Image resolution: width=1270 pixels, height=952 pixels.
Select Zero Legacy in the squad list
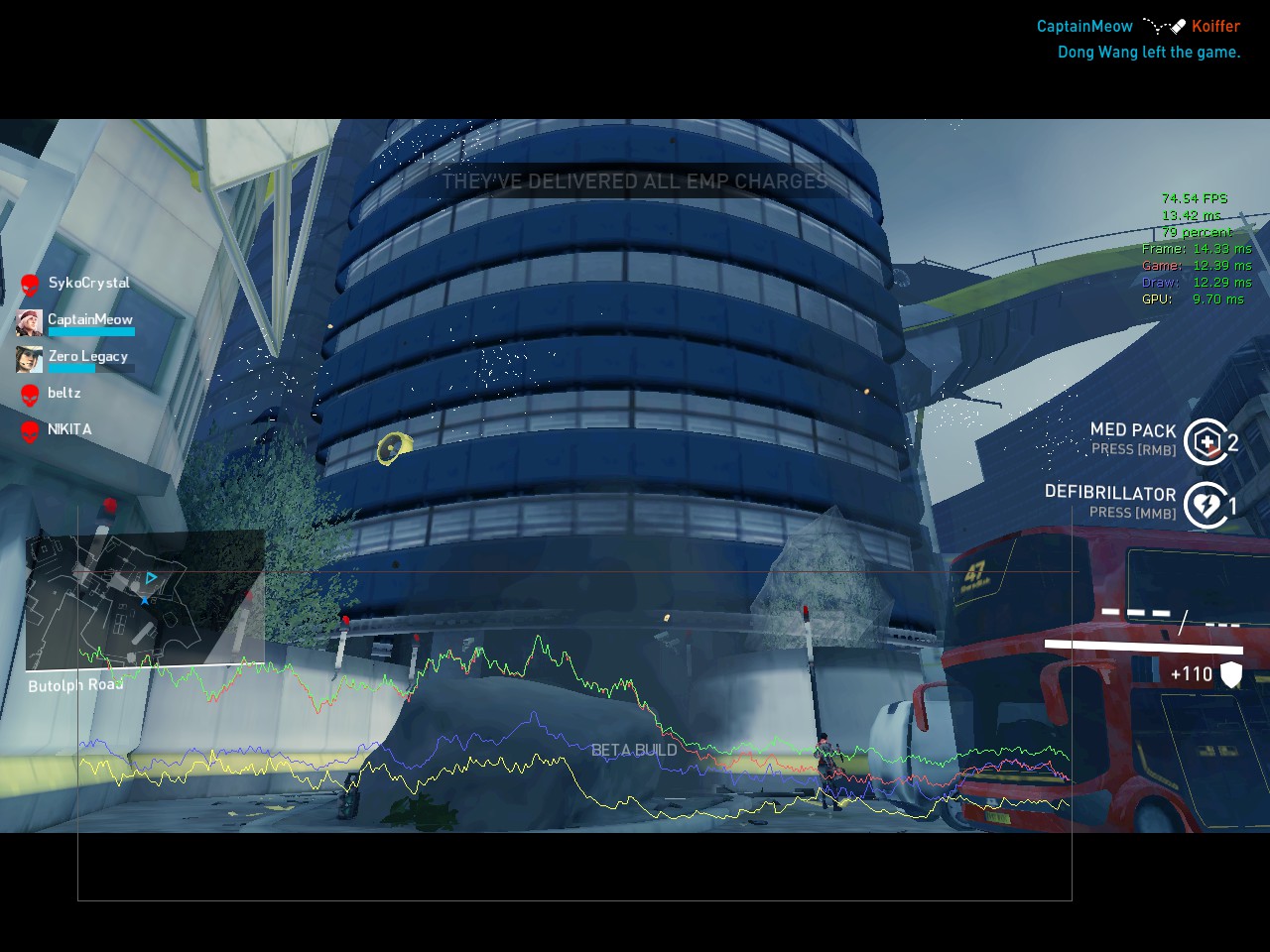coord(87,357)
